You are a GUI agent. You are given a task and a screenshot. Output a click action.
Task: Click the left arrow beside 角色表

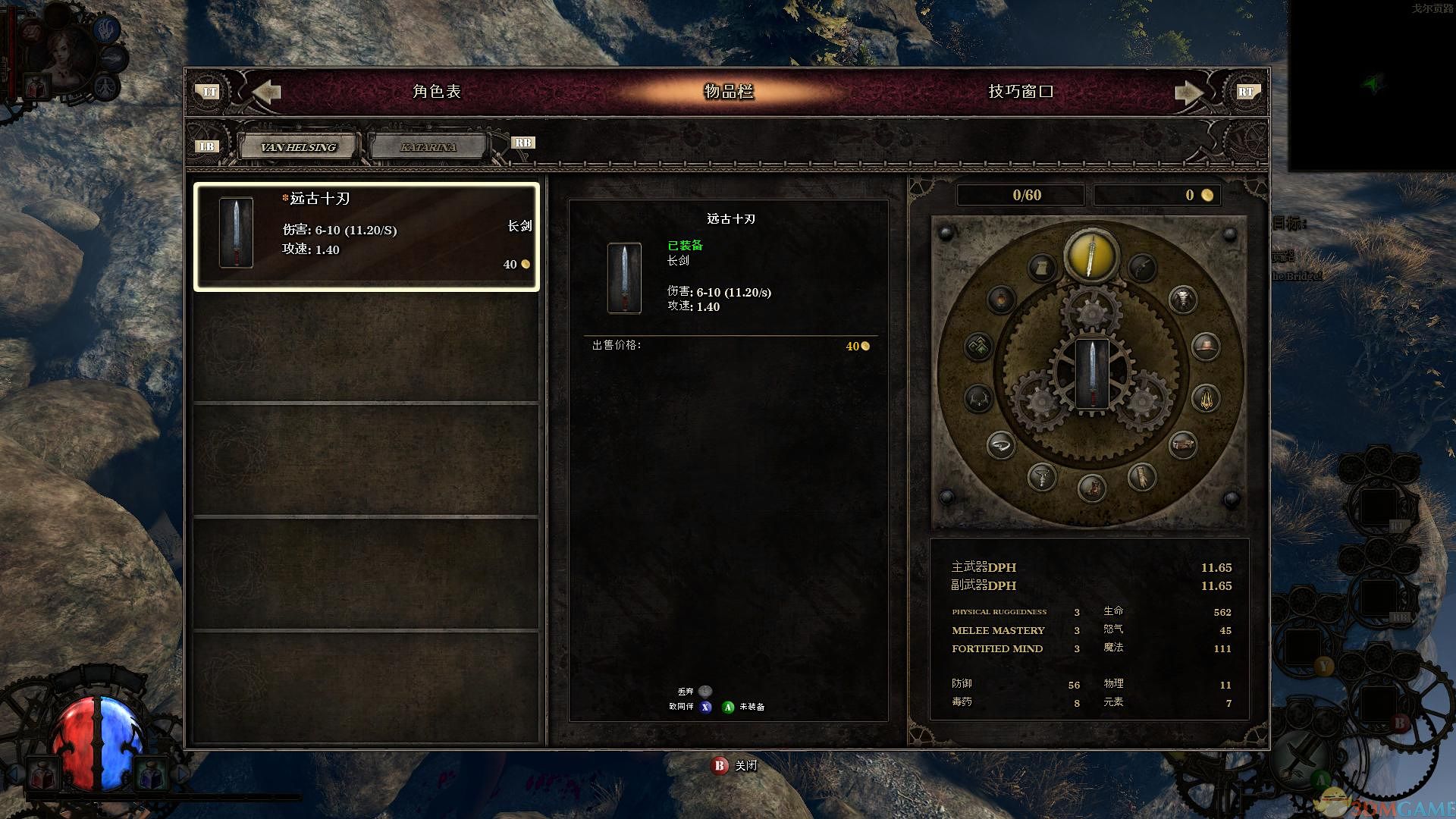[x=266, y=92]
